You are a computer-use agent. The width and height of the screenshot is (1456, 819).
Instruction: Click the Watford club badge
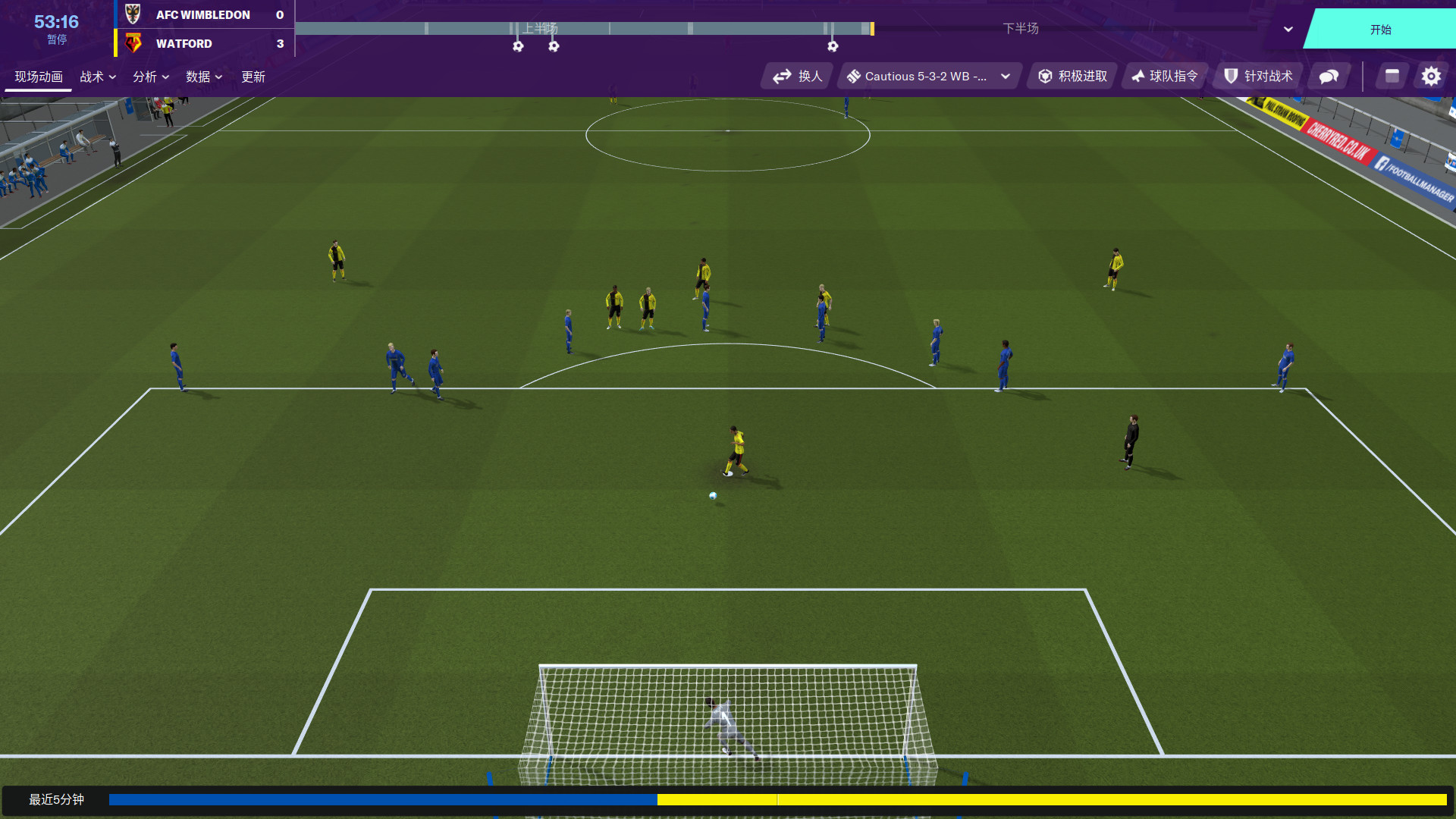coord(132,43)
